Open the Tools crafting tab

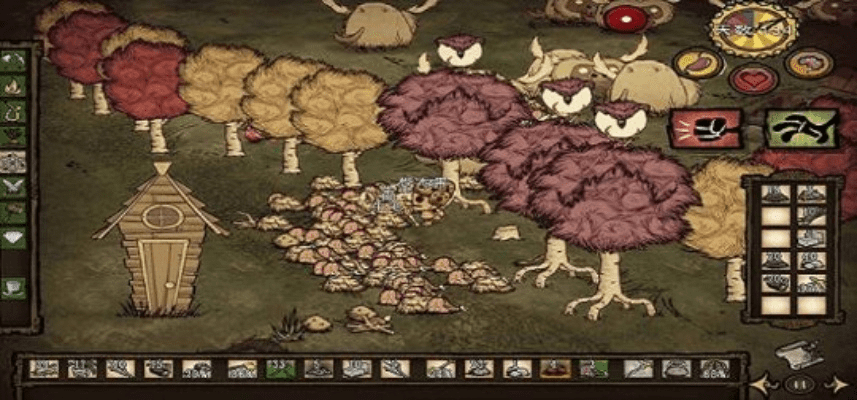click(x=15, y=59)
